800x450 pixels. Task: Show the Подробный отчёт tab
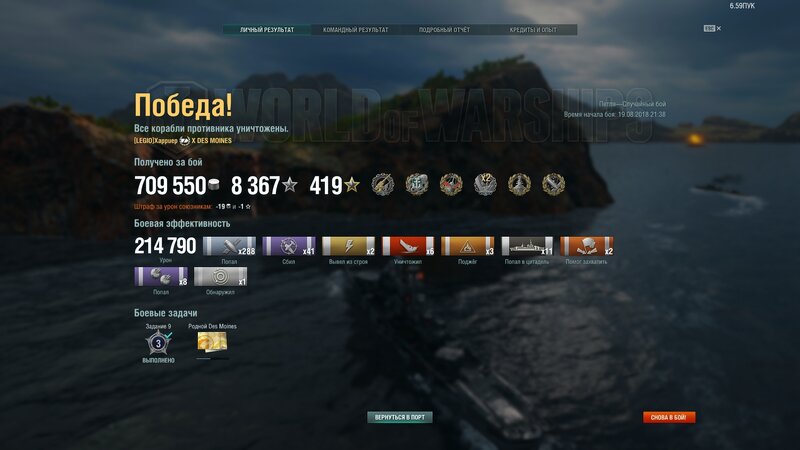(444, 30)
